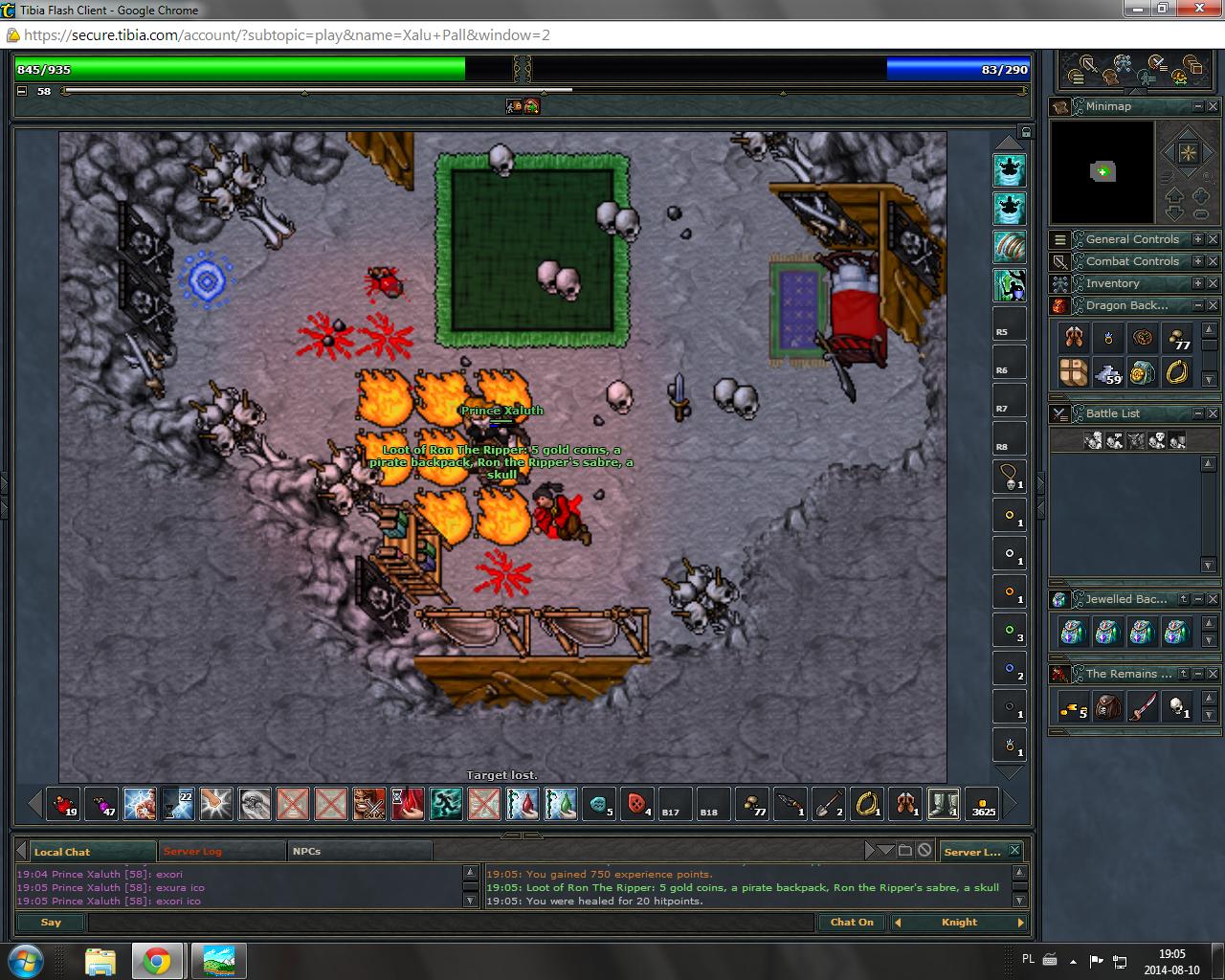Select the Local Chat tab
This screenshot has width=1225, height=980.
click(x=63, y=851)
